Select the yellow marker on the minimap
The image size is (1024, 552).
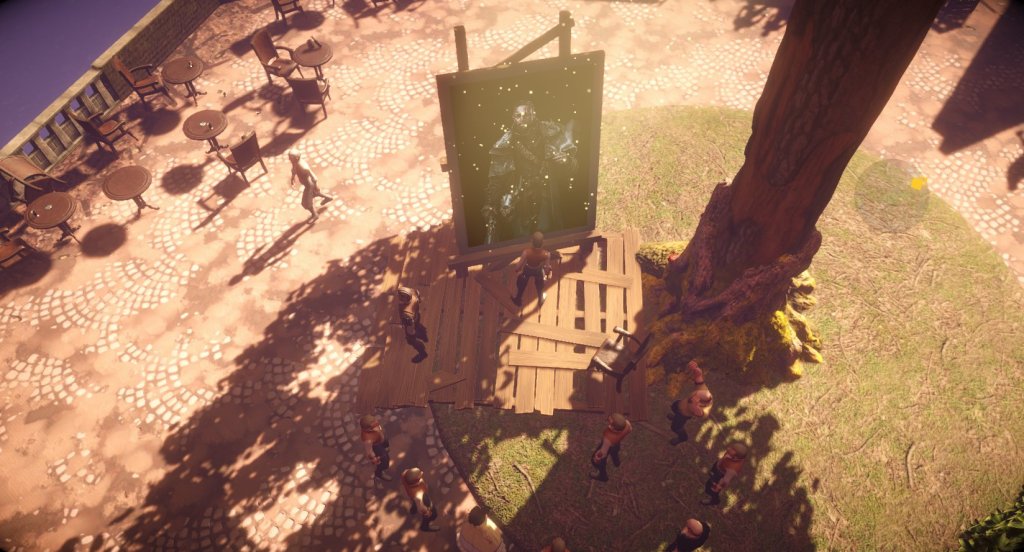pos(918,183)
